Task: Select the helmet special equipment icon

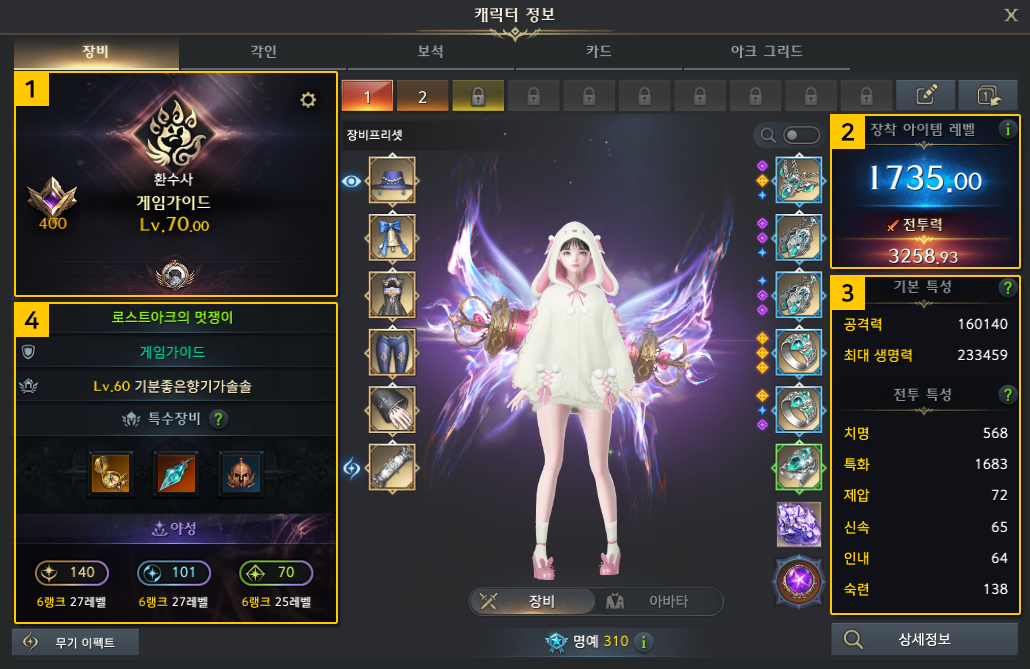Action: point(239,473)
